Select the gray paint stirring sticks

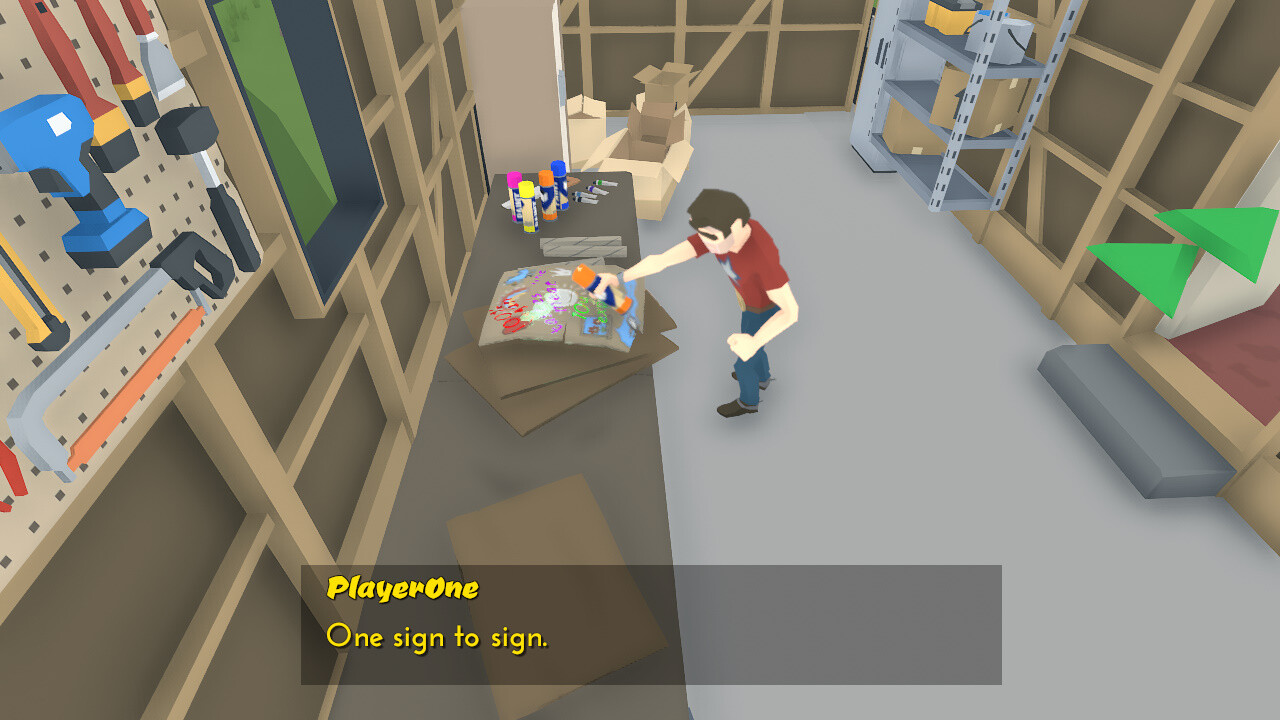(580, 247)
